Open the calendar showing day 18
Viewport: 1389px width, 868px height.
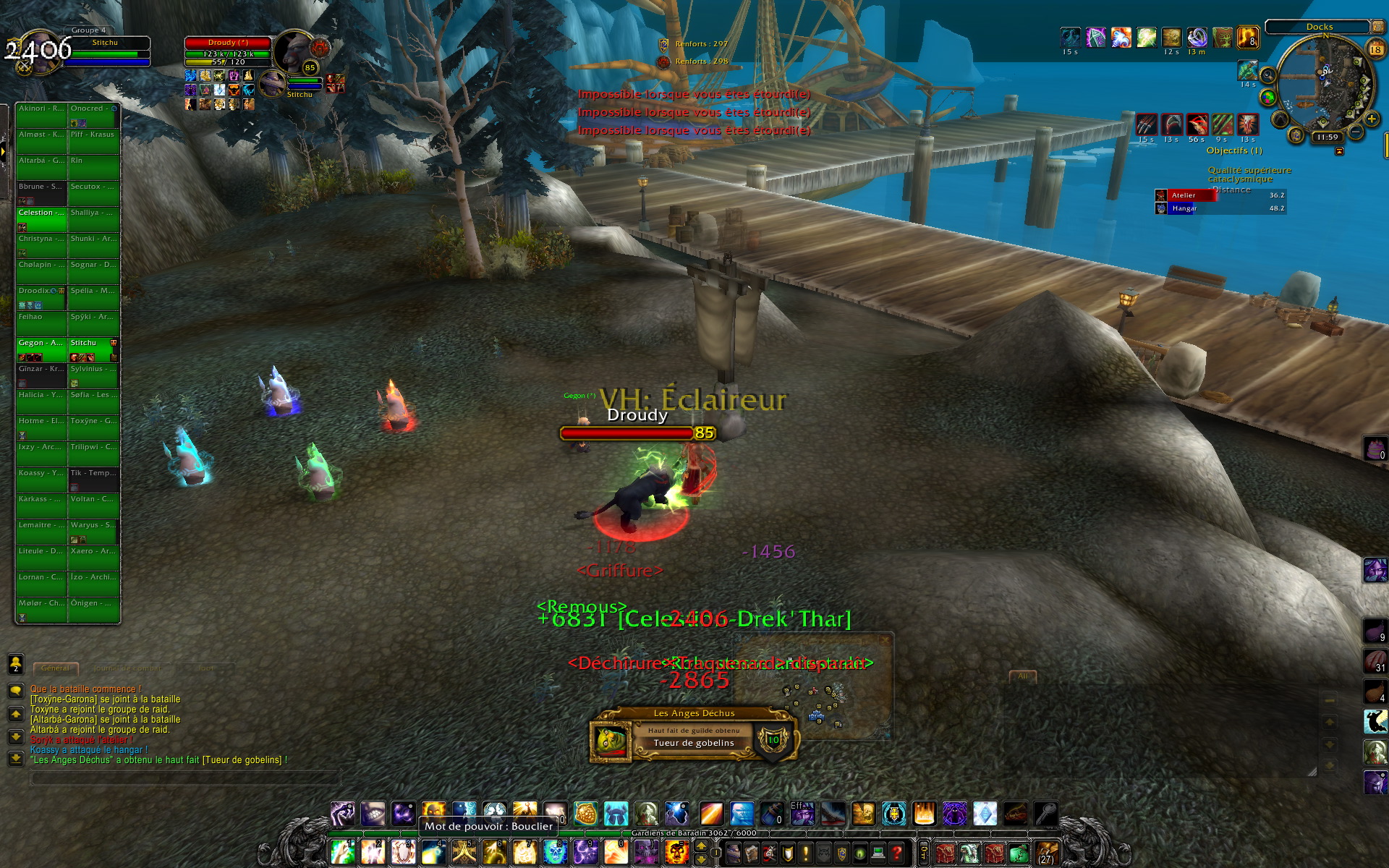pos(1375,49)
